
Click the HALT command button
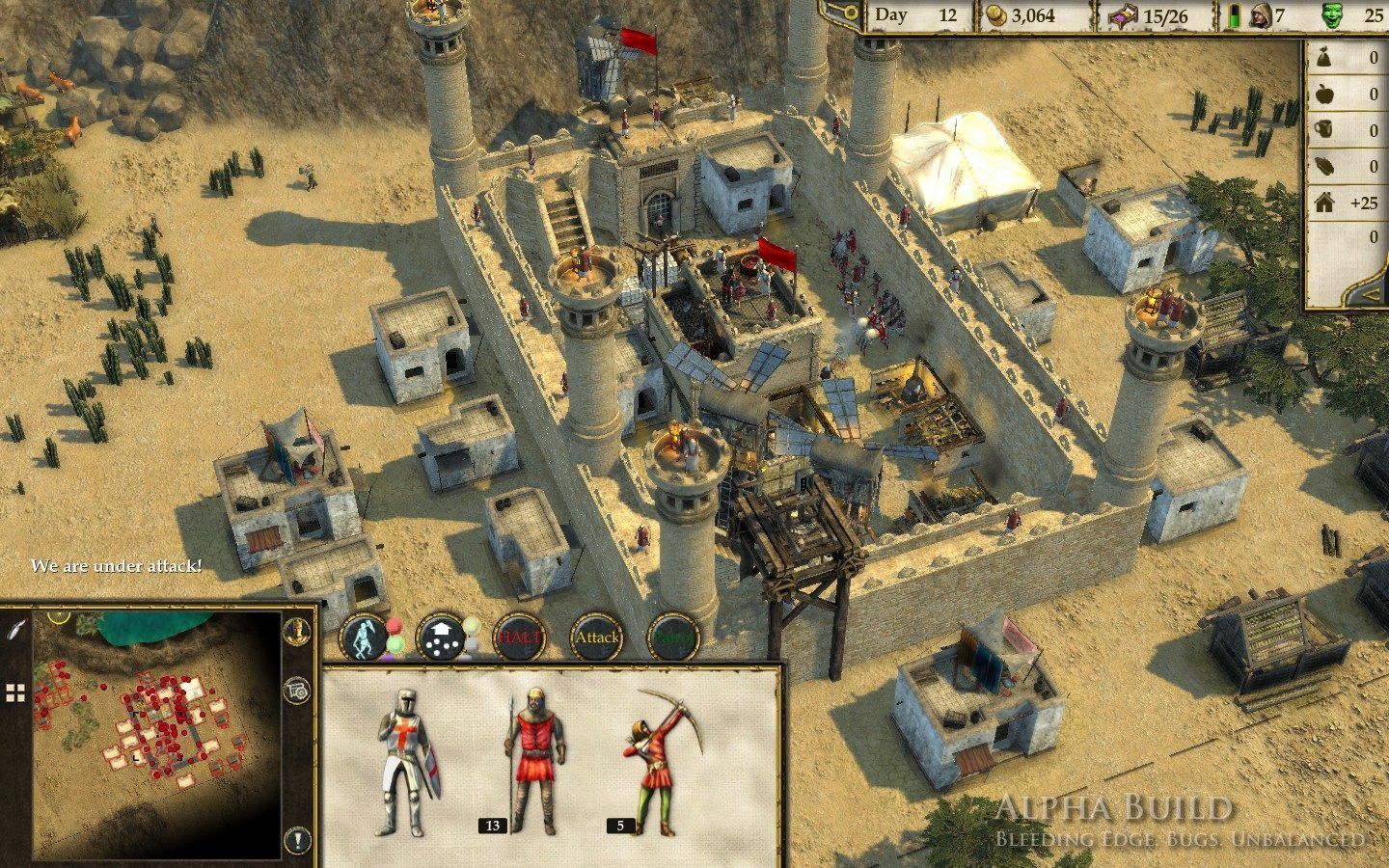click(x=519, y=637)
